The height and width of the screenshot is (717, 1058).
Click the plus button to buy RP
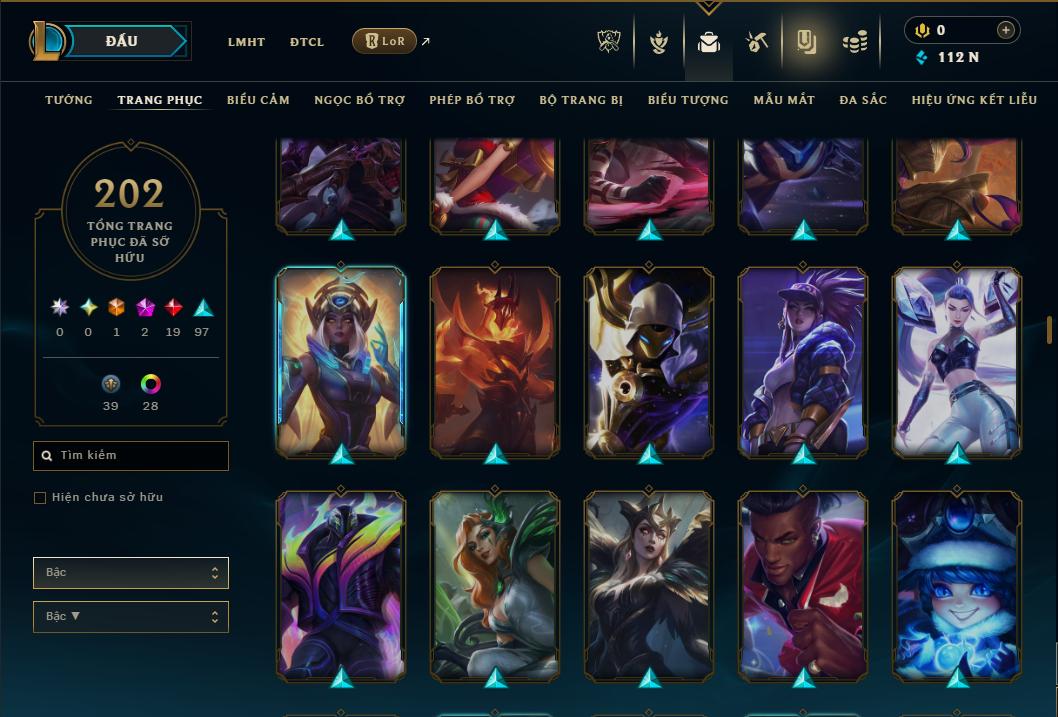pos(1005,30)
